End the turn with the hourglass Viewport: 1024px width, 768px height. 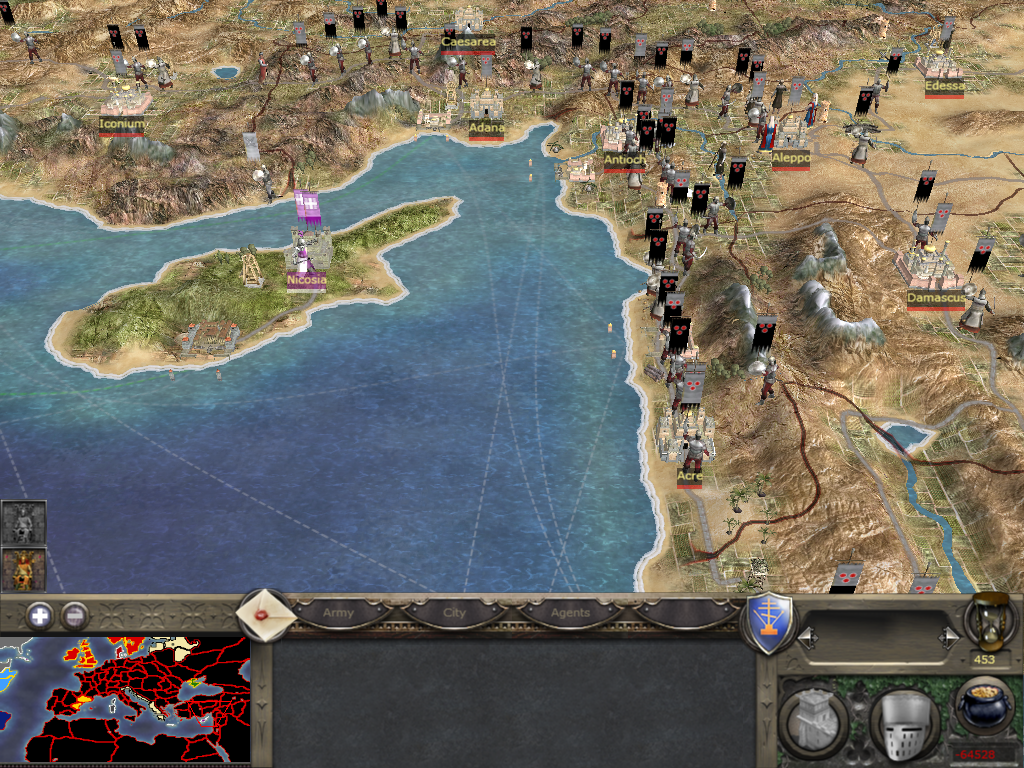pyautogui.click(x=990, y=620)
